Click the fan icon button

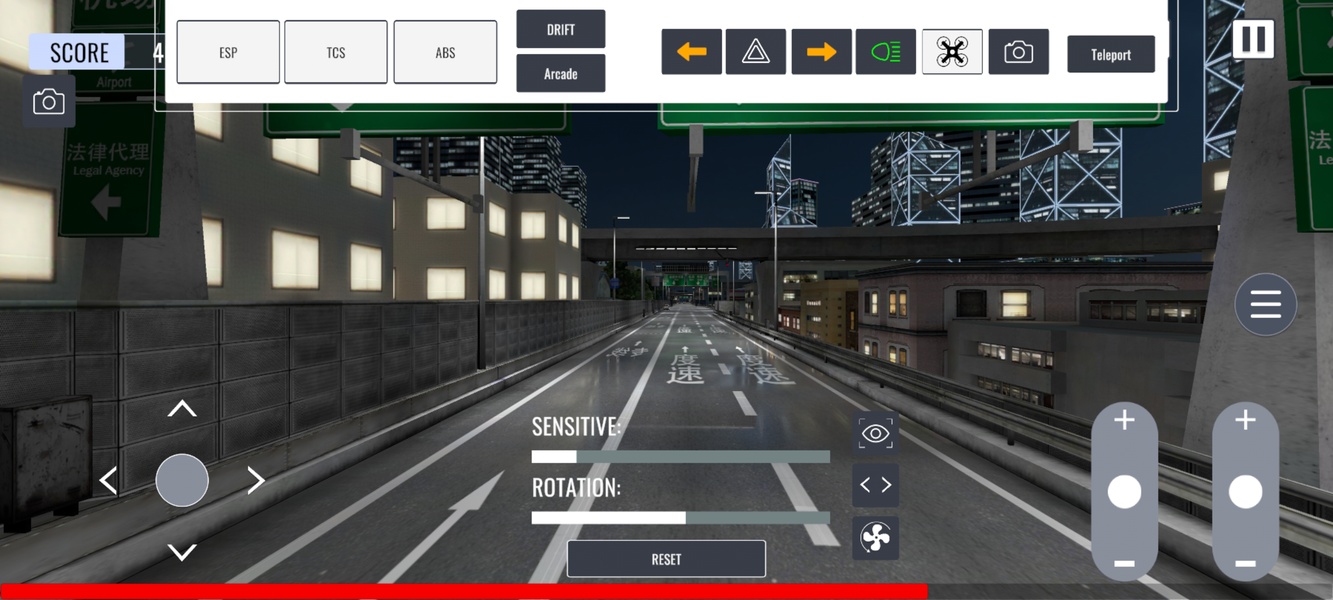pos(875,538)
